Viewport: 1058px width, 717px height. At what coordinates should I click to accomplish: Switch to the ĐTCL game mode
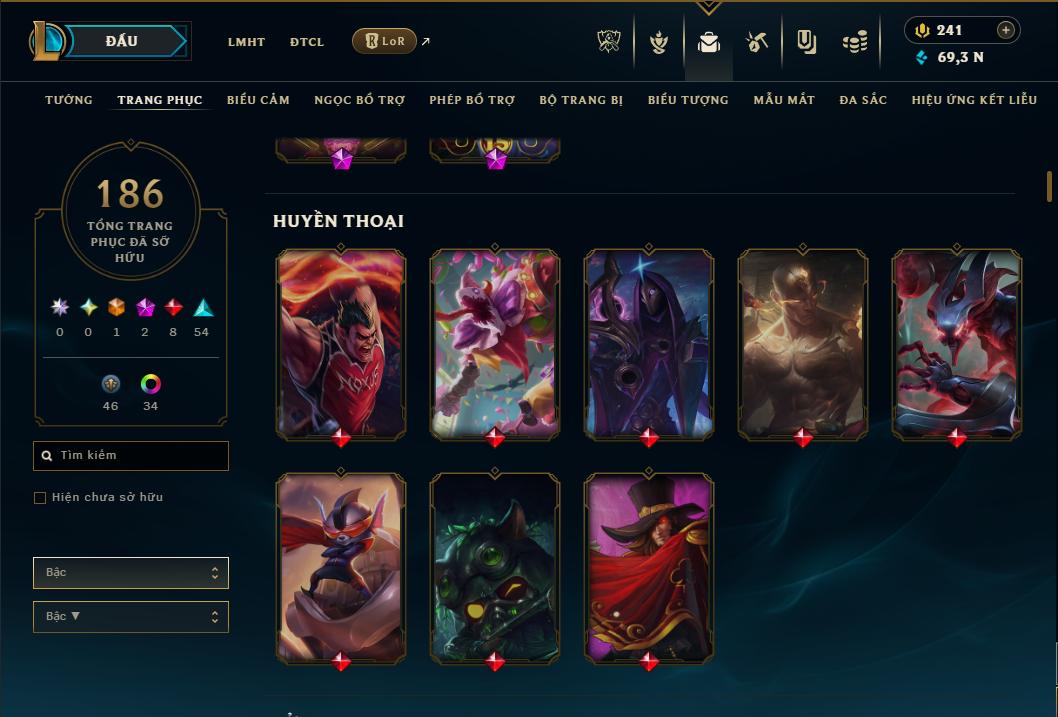(307, 42)
